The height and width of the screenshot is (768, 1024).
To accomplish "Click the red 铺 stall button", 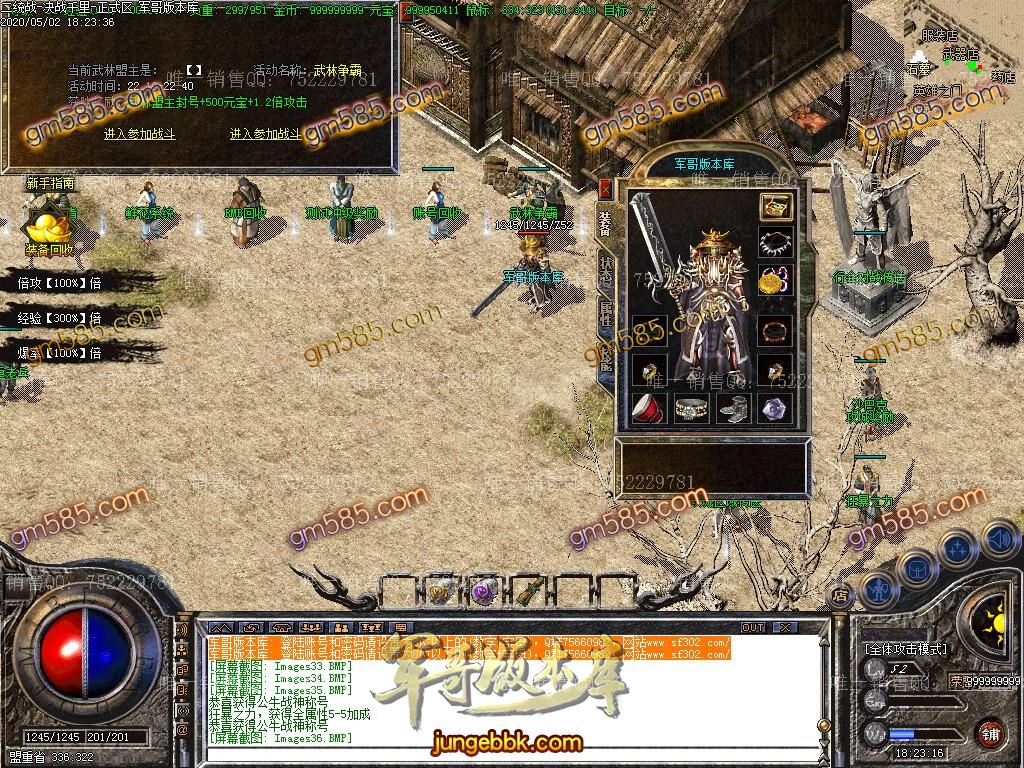I will pos(990,733).
